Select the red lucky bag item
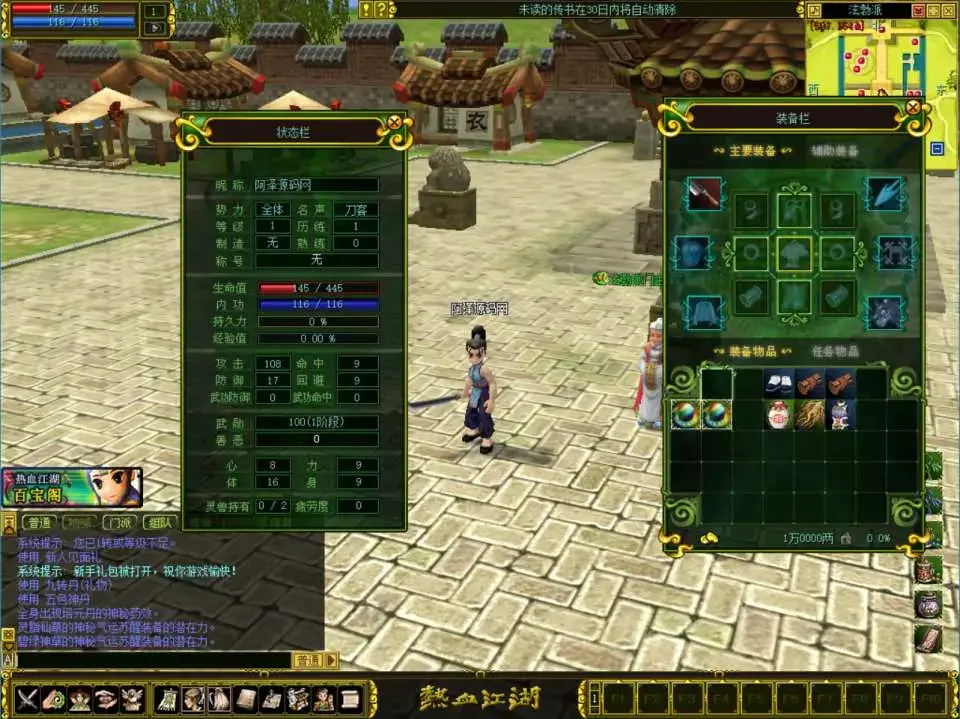 [x=780, y=415]
